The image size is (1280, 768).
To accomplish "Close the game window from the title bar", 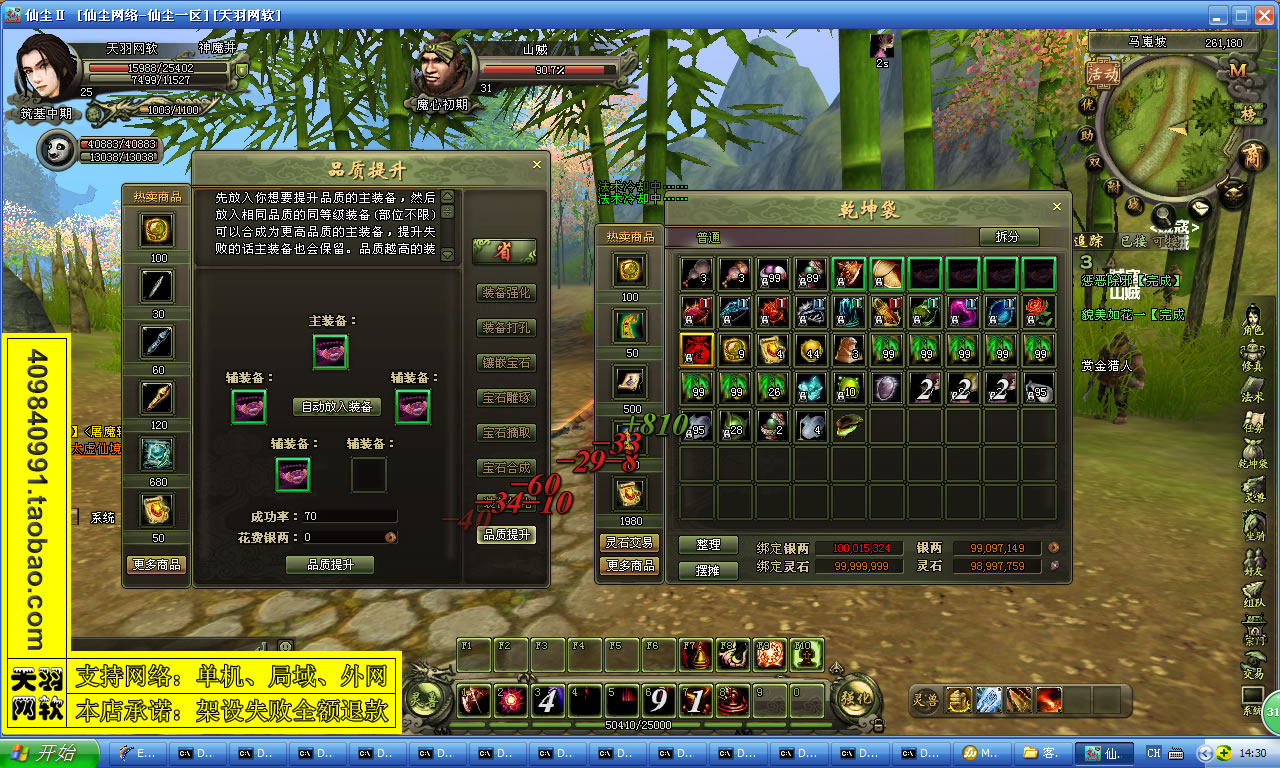I will [x=1262, y=16].
